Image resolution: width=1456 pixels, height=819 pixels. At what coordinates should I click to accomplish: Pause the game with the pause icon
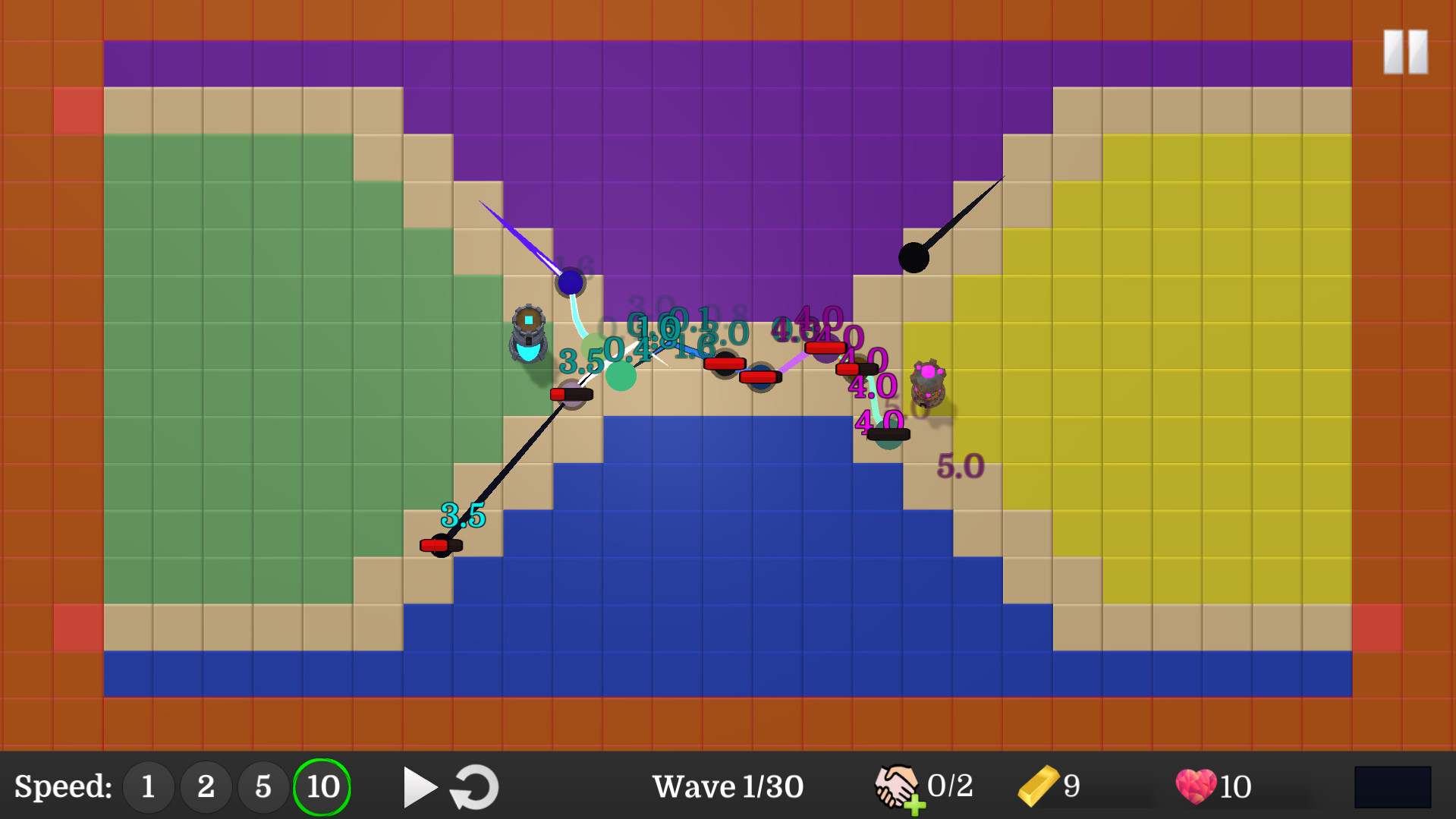pos(1404,52)
